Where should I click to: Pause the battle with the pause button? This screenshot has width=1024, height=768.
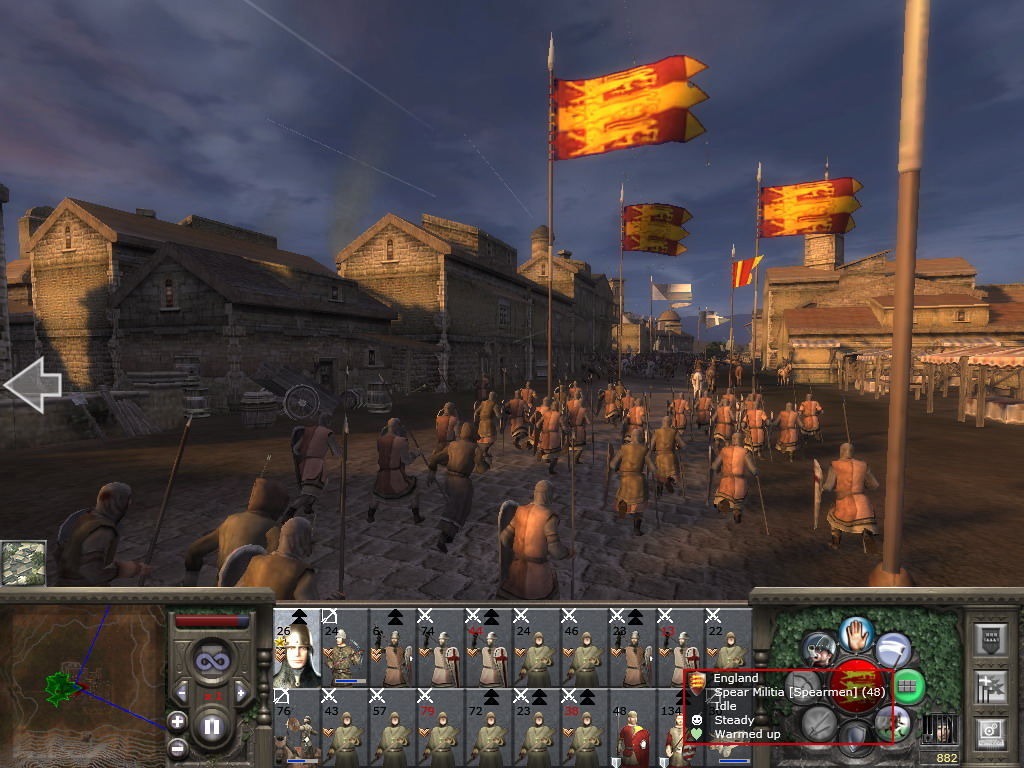(211, 726)
